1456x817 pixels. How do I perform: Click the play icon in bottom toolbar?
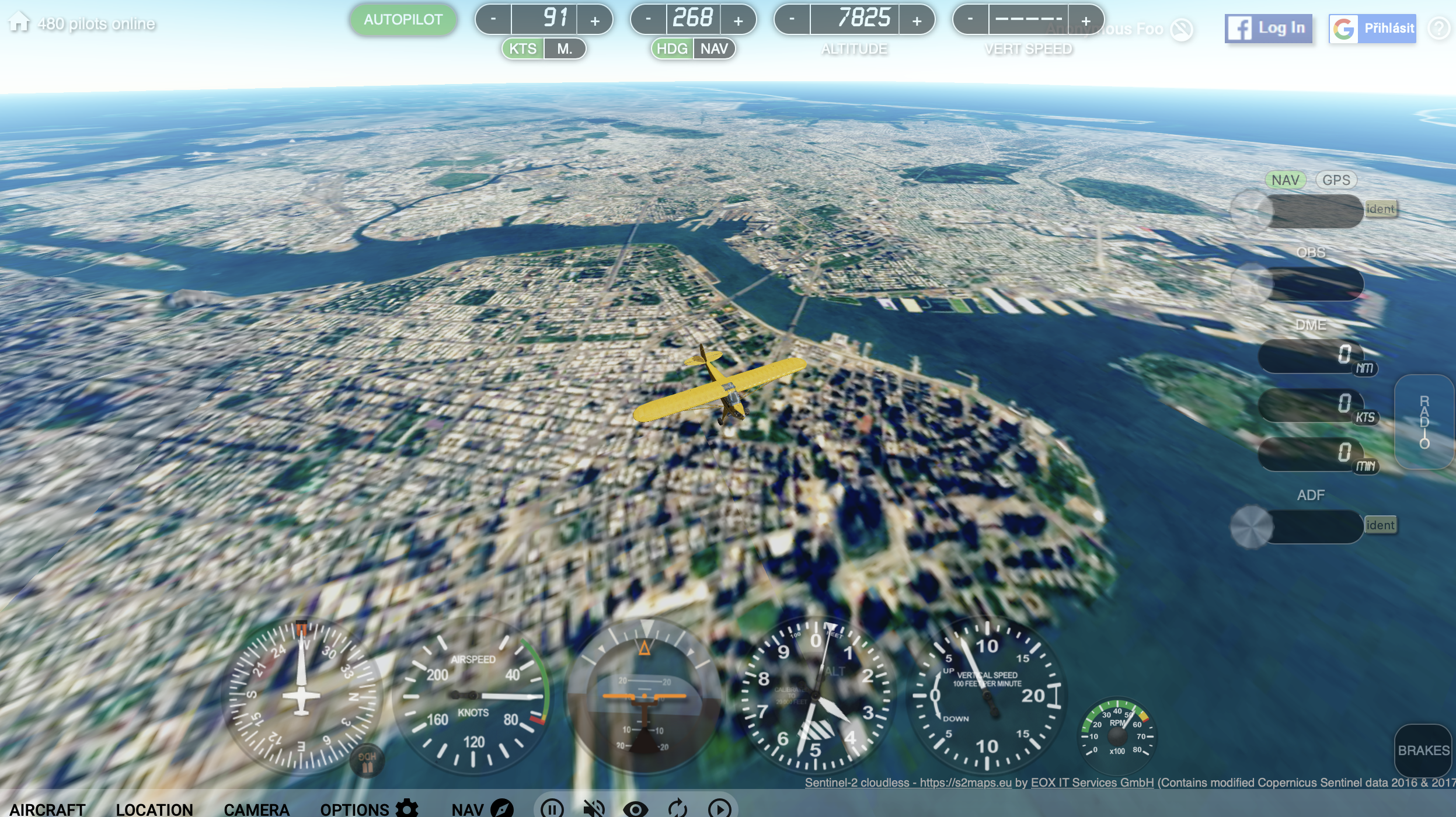[720, 809]
